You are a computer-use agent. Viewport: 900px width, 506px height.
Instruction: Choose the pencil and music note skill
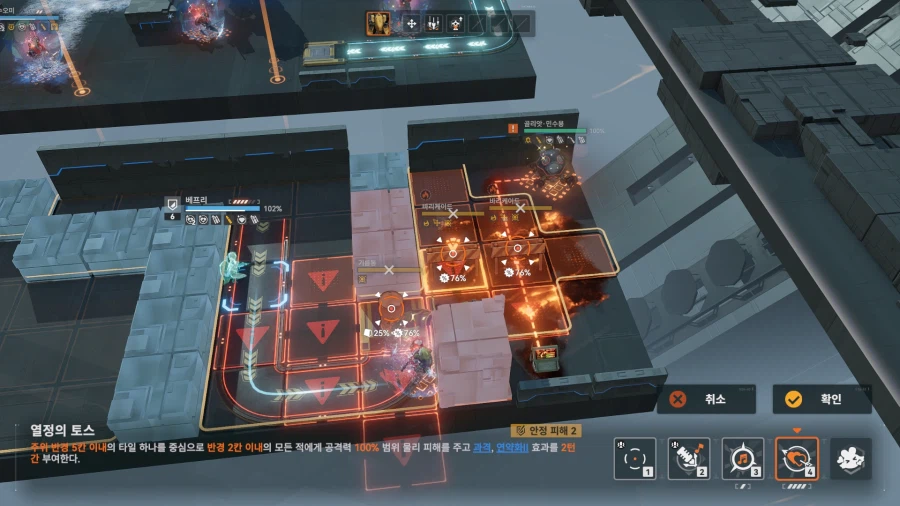689,459
